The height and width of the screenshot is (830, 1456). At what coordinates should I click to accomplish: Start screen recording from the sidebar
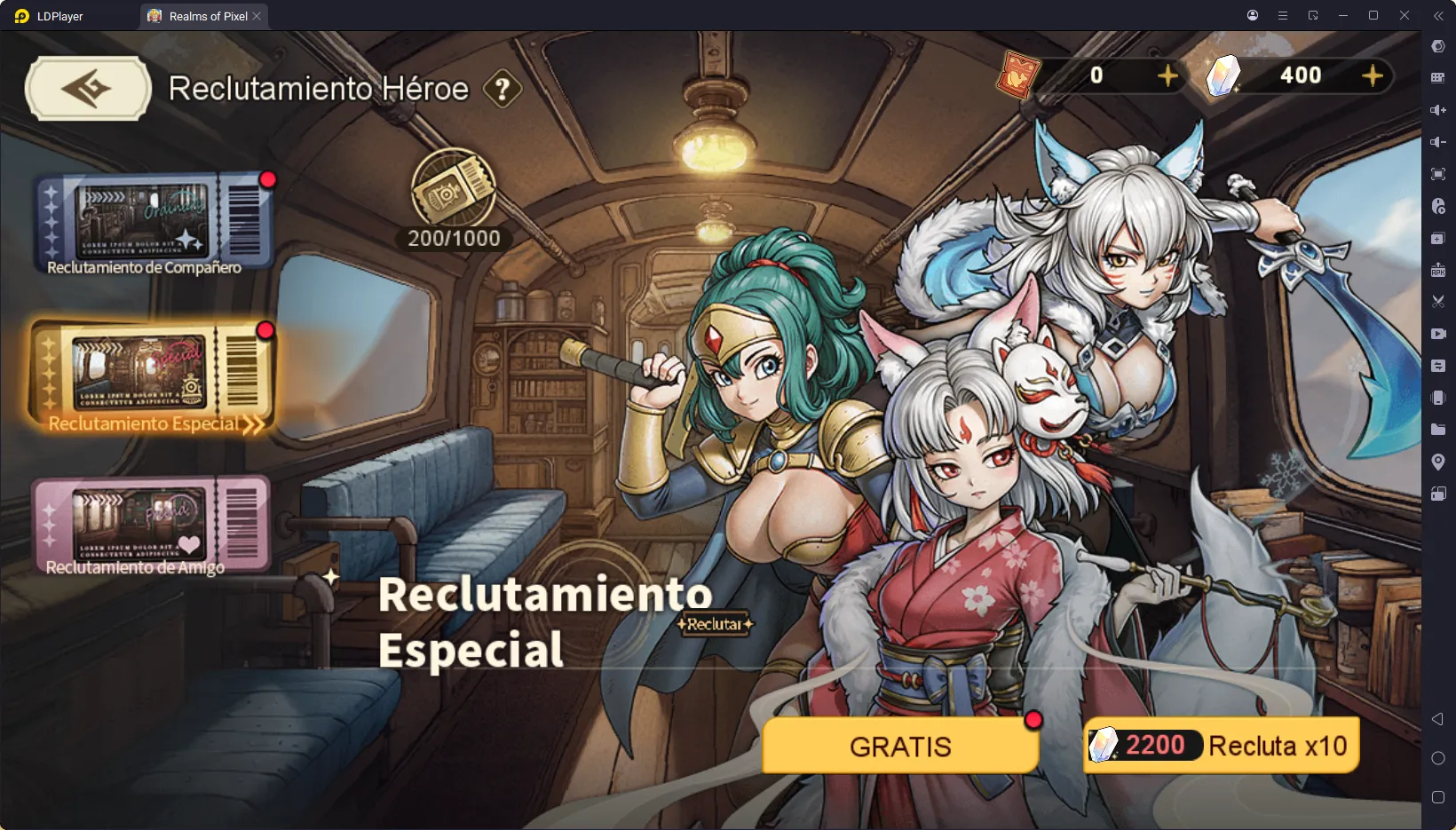[x=1438, y=335]
